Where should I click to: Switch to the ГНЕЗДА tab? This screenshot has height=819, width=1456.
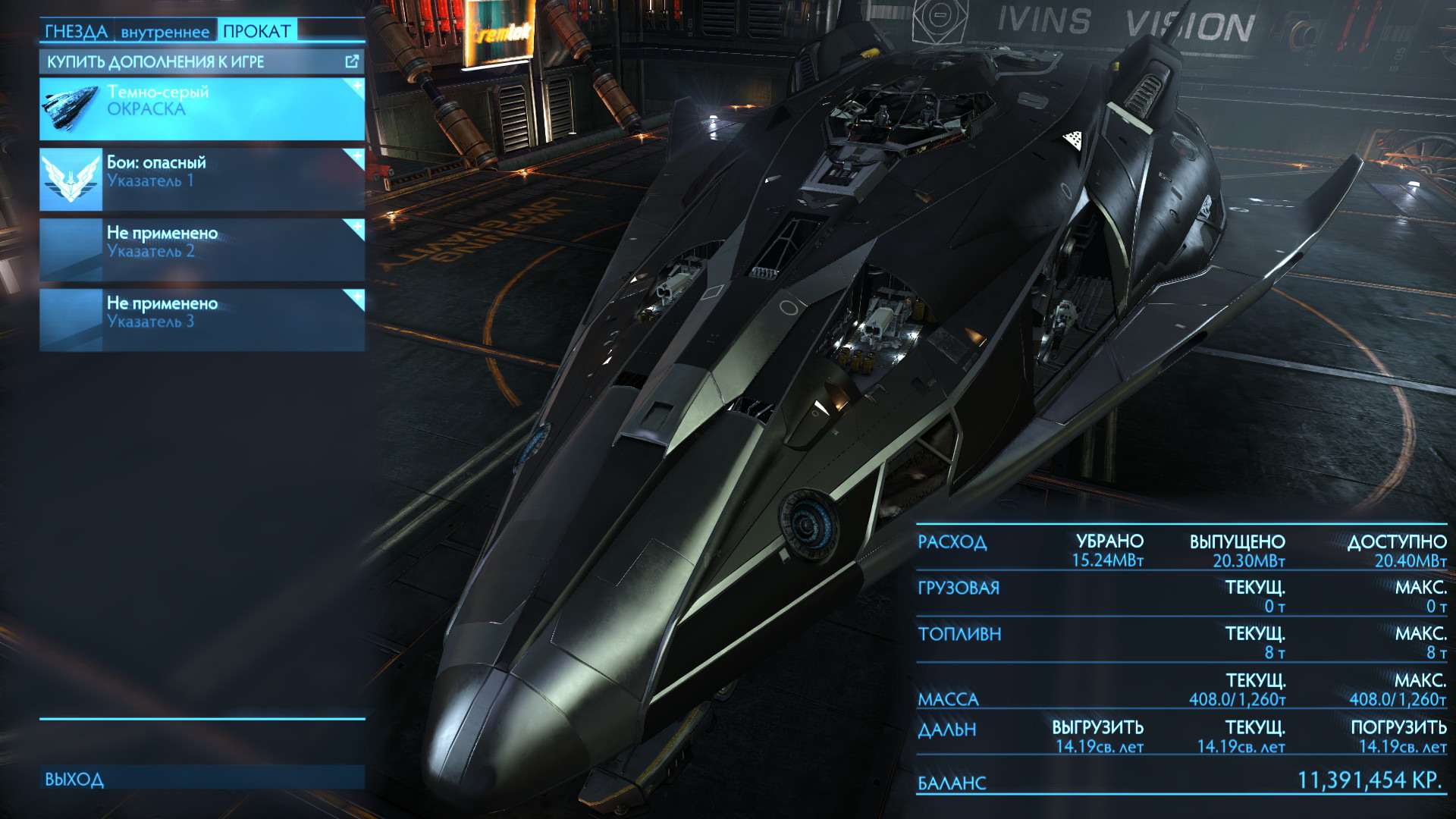[x=76, y=31]
